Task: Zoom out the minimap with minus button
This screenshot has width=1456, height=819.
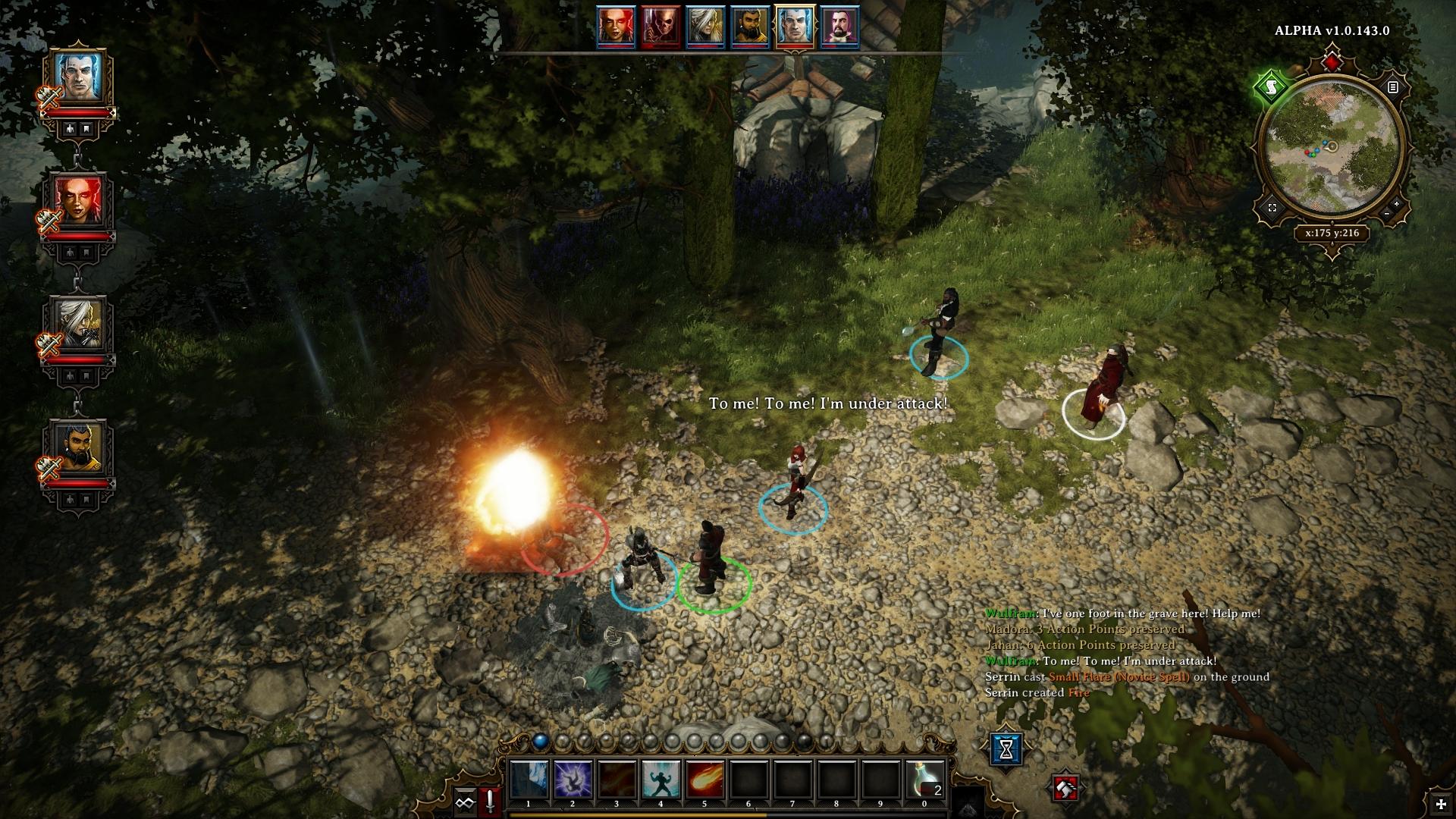Action: [x=1386, y=215]
